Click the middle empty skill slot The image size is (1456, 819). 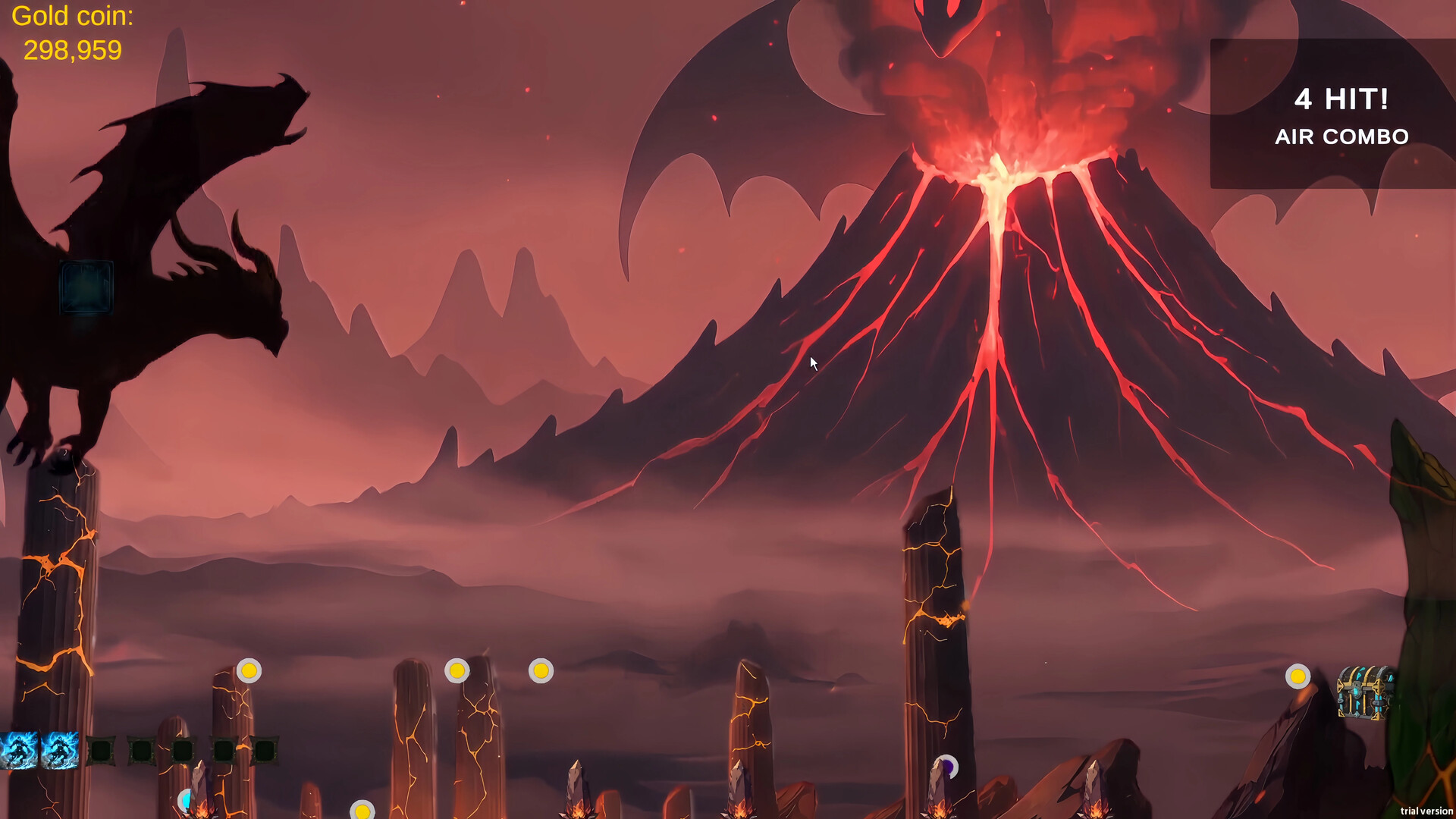[183, 751]
